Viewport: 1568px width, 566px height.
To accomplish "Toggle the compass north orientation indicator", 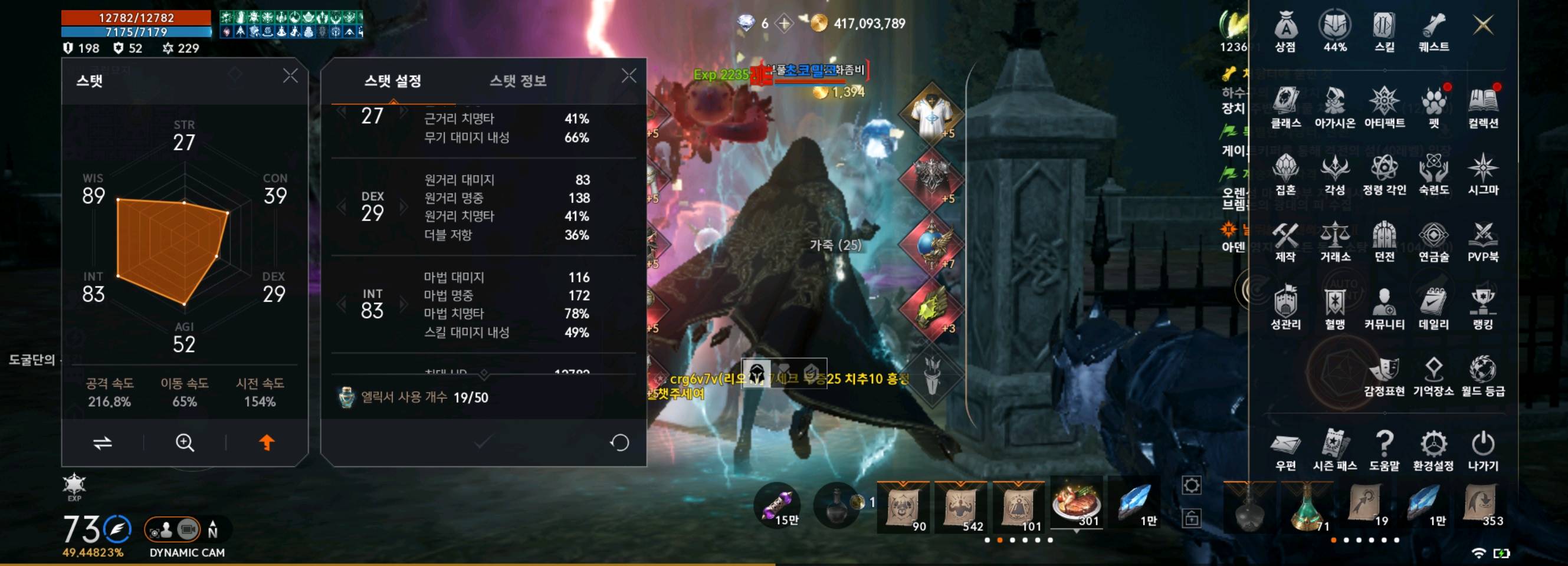I will coord(213,528).
